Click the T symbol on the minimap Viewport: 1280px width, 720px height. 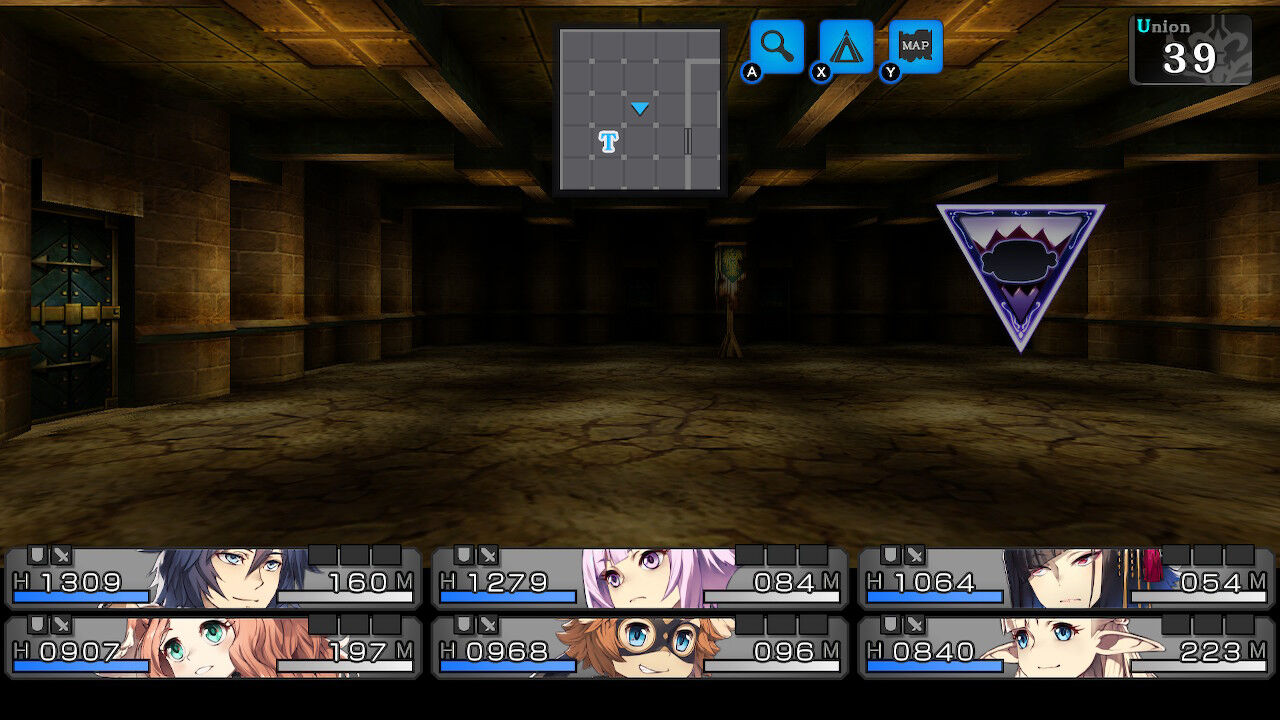point(609,143)
